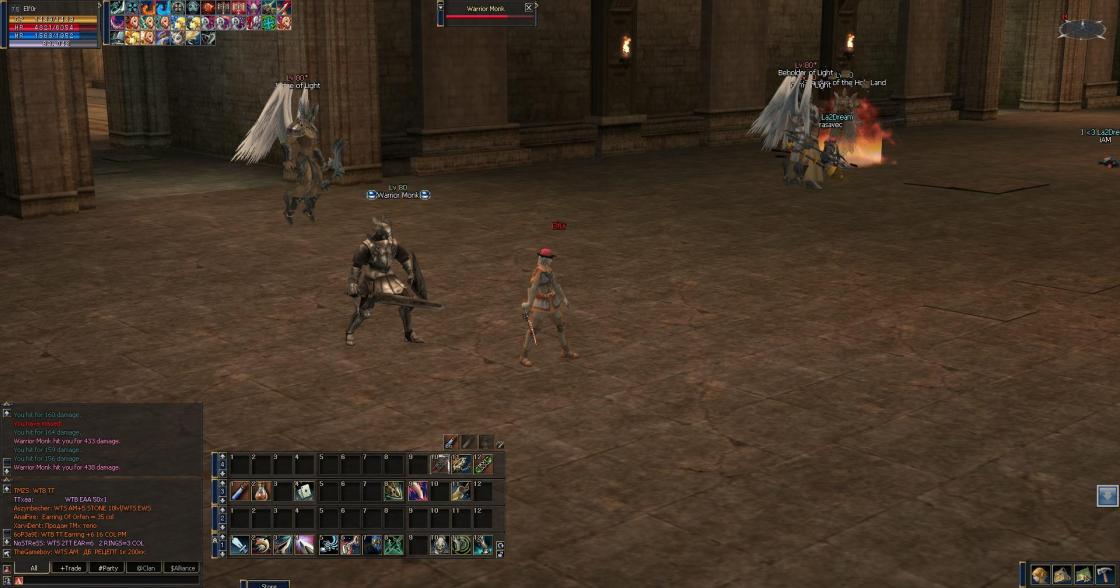Open the radar compass
Viewport: 1120px width, 588px height.
click(x=1082, y=30)
